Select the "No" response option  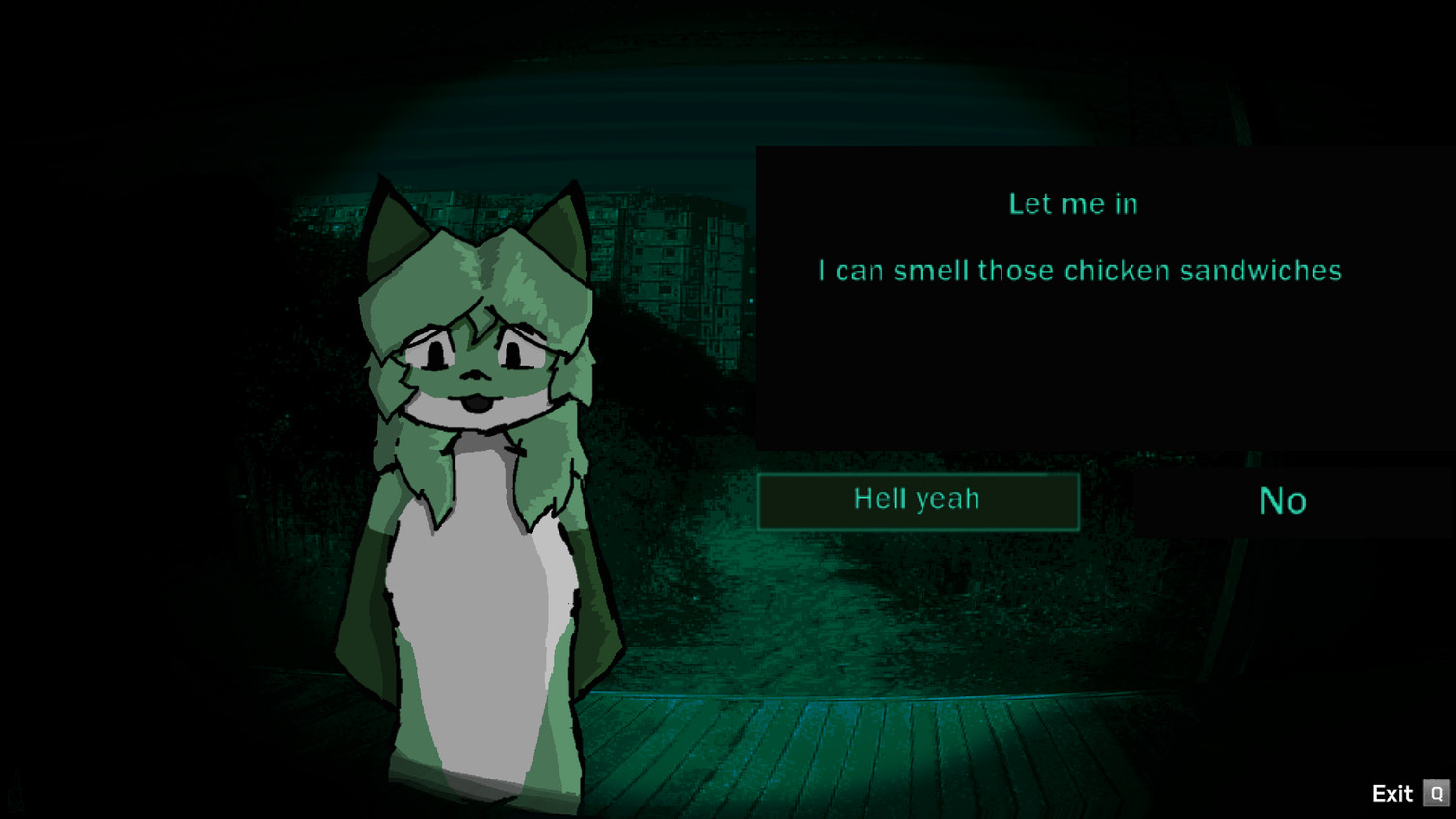[x=1282, y=500]
